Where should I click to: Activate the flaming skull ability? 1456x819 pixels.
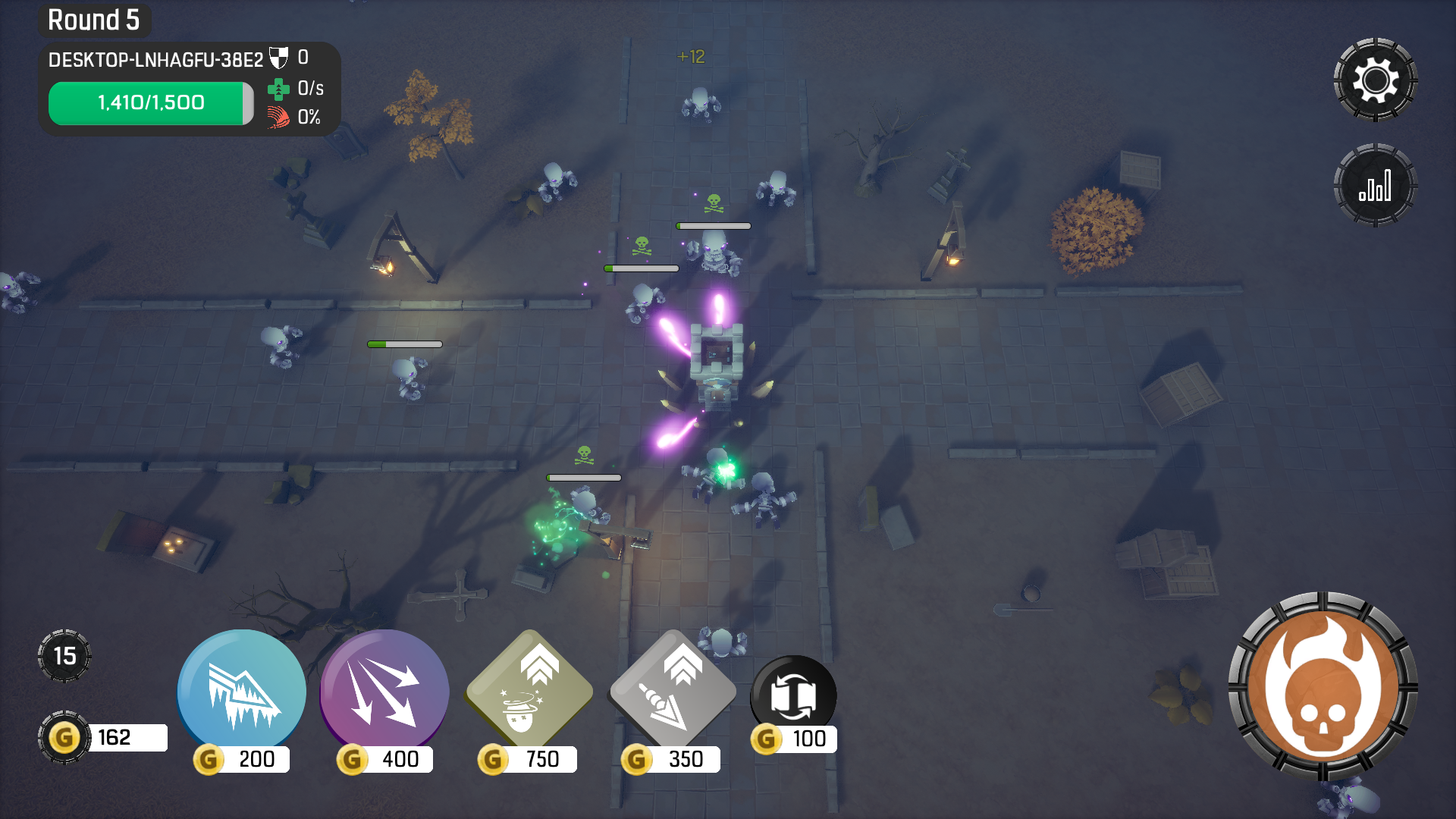1323,688
